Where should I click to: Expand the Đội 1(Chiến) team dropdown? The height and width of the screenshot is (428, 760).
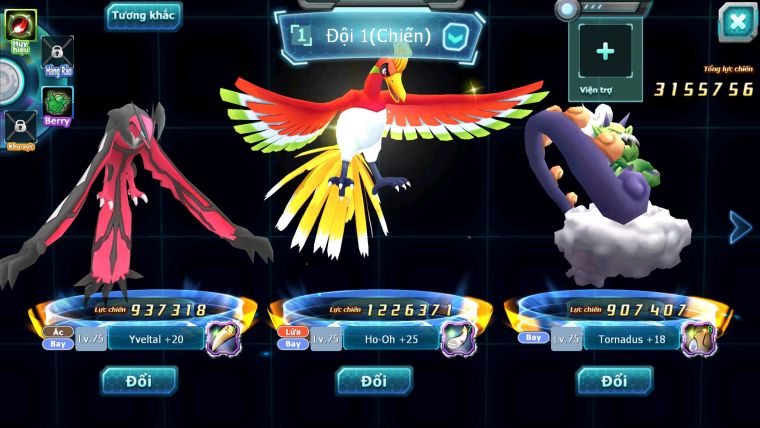pos(455,37)
